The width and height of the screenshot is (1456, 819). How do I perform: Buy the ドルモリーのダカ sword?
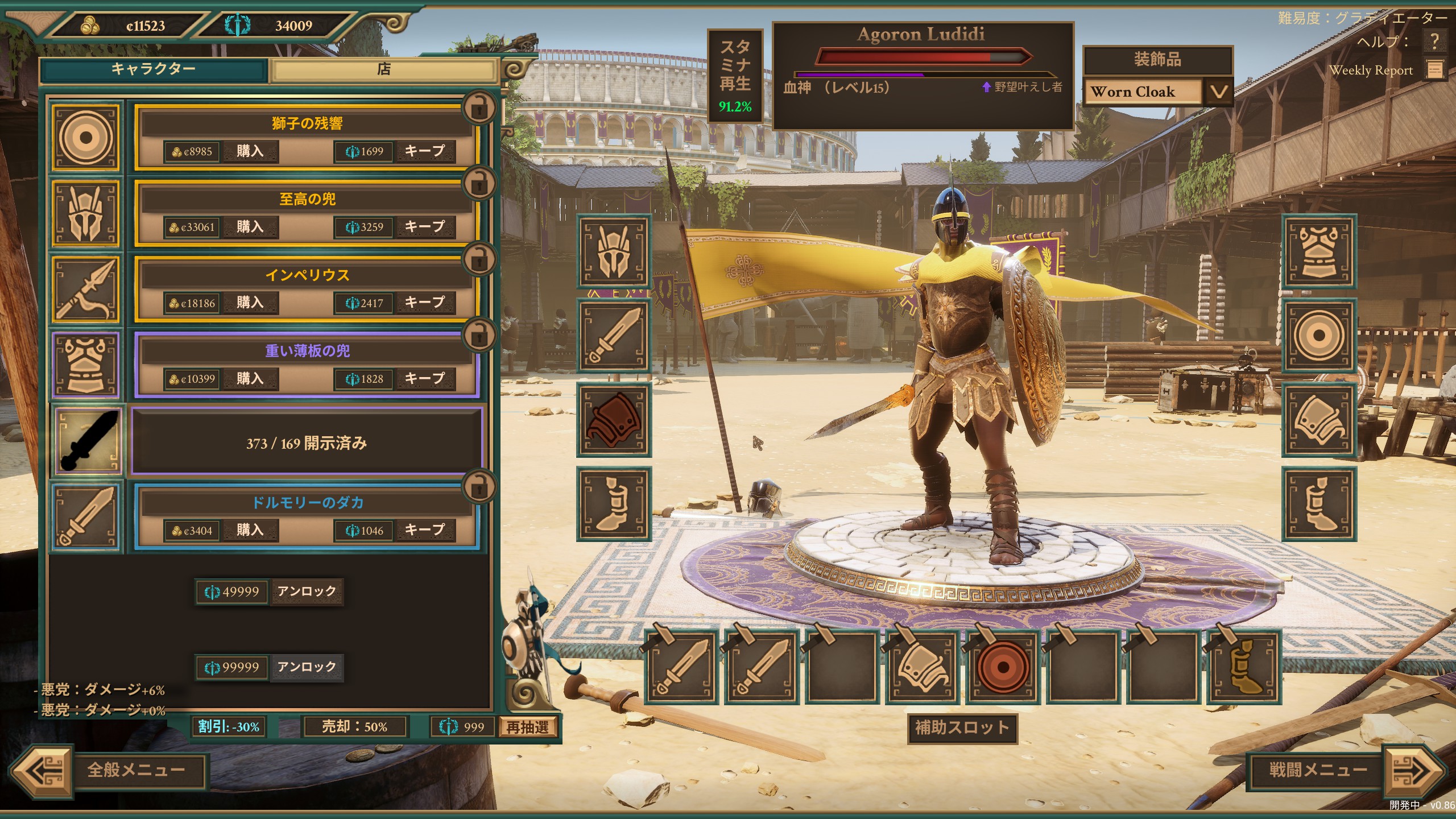click(250, 531)
